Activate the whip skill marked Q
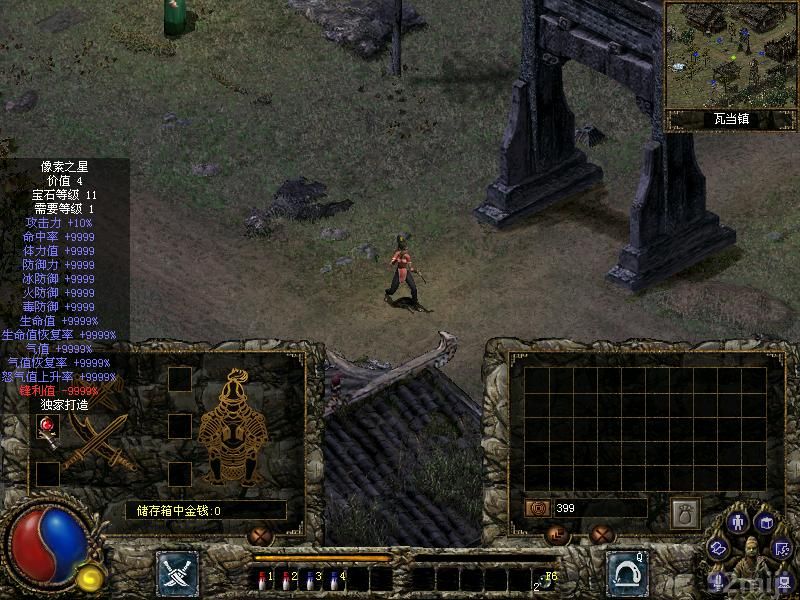 coord(627,572)
